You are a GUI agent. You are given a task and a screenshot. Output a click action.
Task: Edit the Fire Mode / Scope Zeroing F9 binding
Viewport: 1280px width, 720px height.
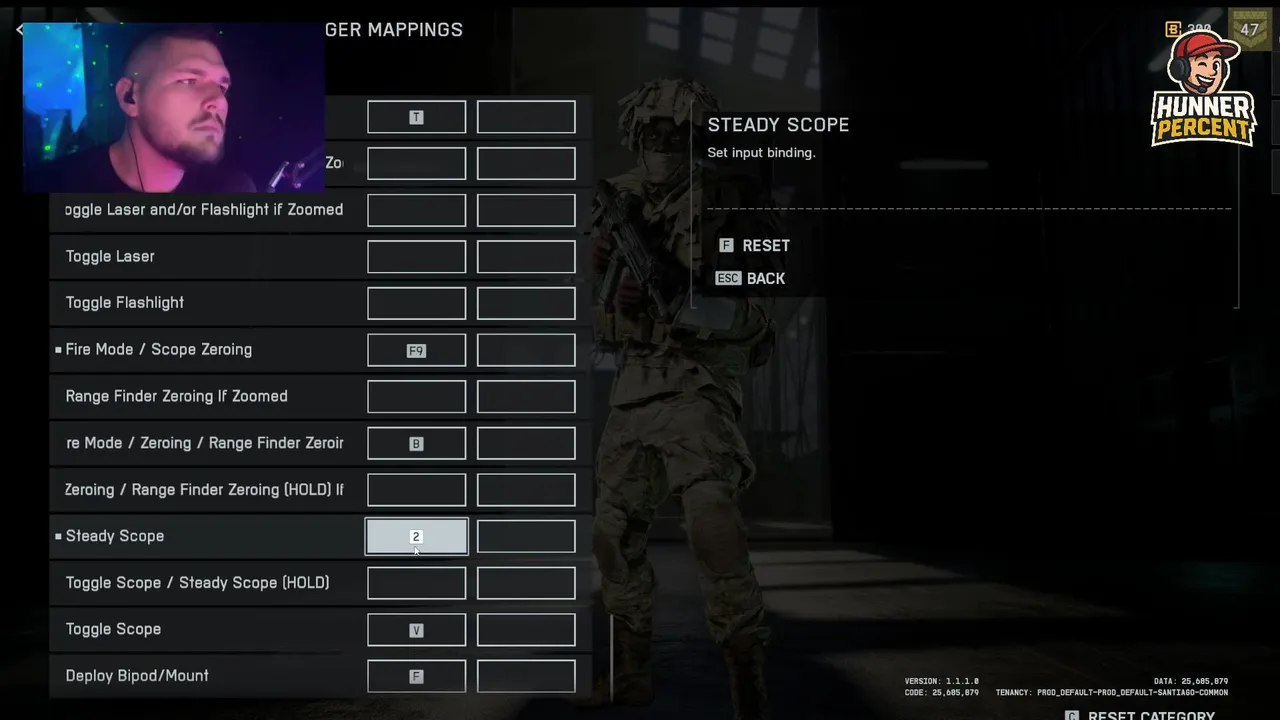coord(416,351)
